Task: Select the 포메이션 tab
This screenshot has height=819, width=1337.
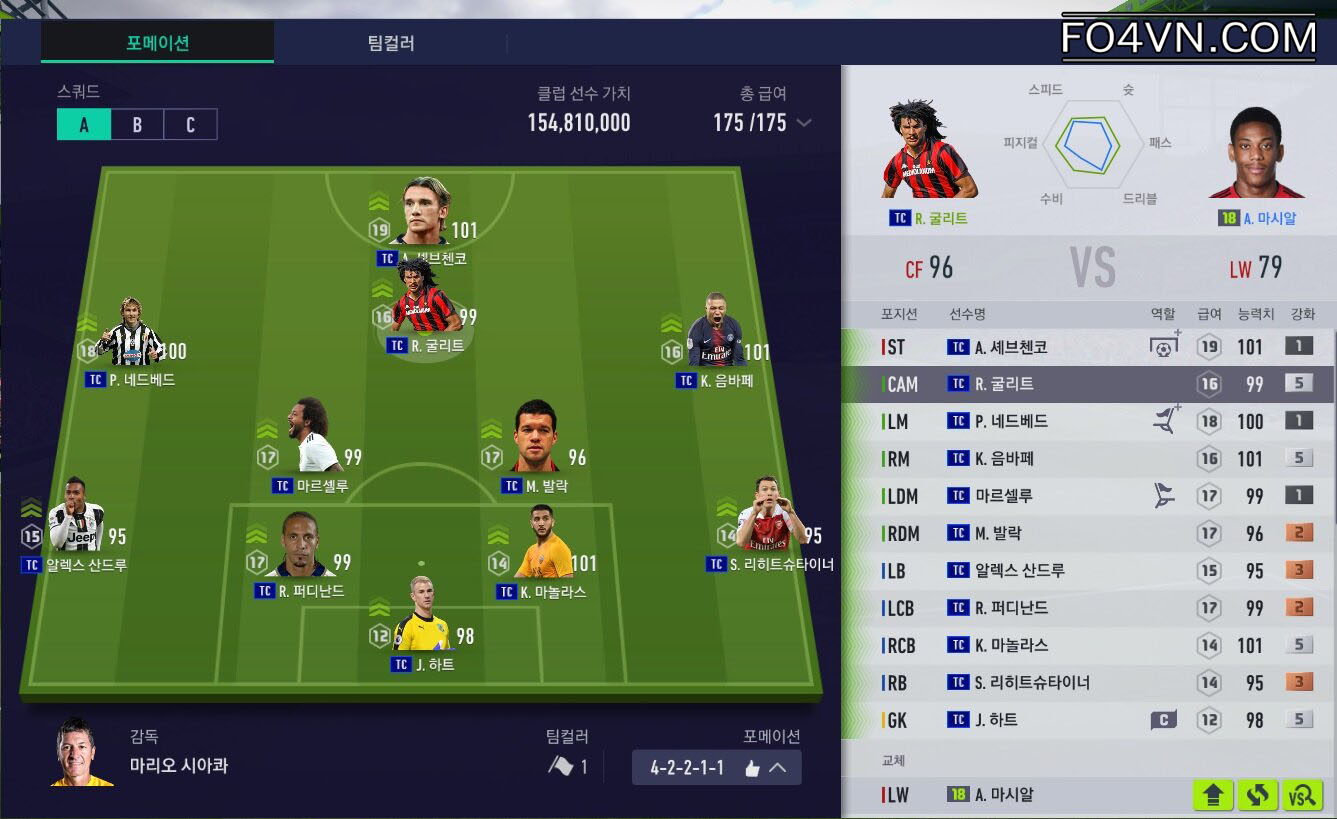Action: tap(157, 43)
